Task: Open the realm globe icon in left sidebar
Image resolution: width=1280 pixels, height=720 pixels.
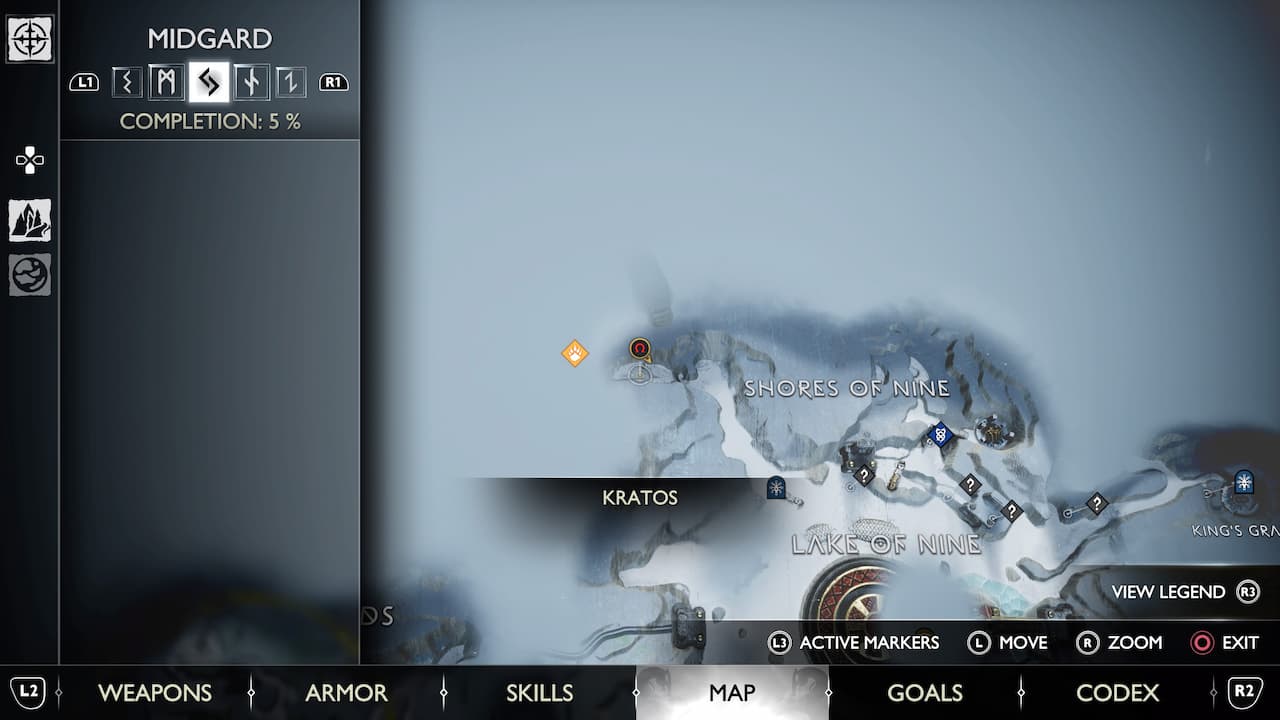Action: 30,275
